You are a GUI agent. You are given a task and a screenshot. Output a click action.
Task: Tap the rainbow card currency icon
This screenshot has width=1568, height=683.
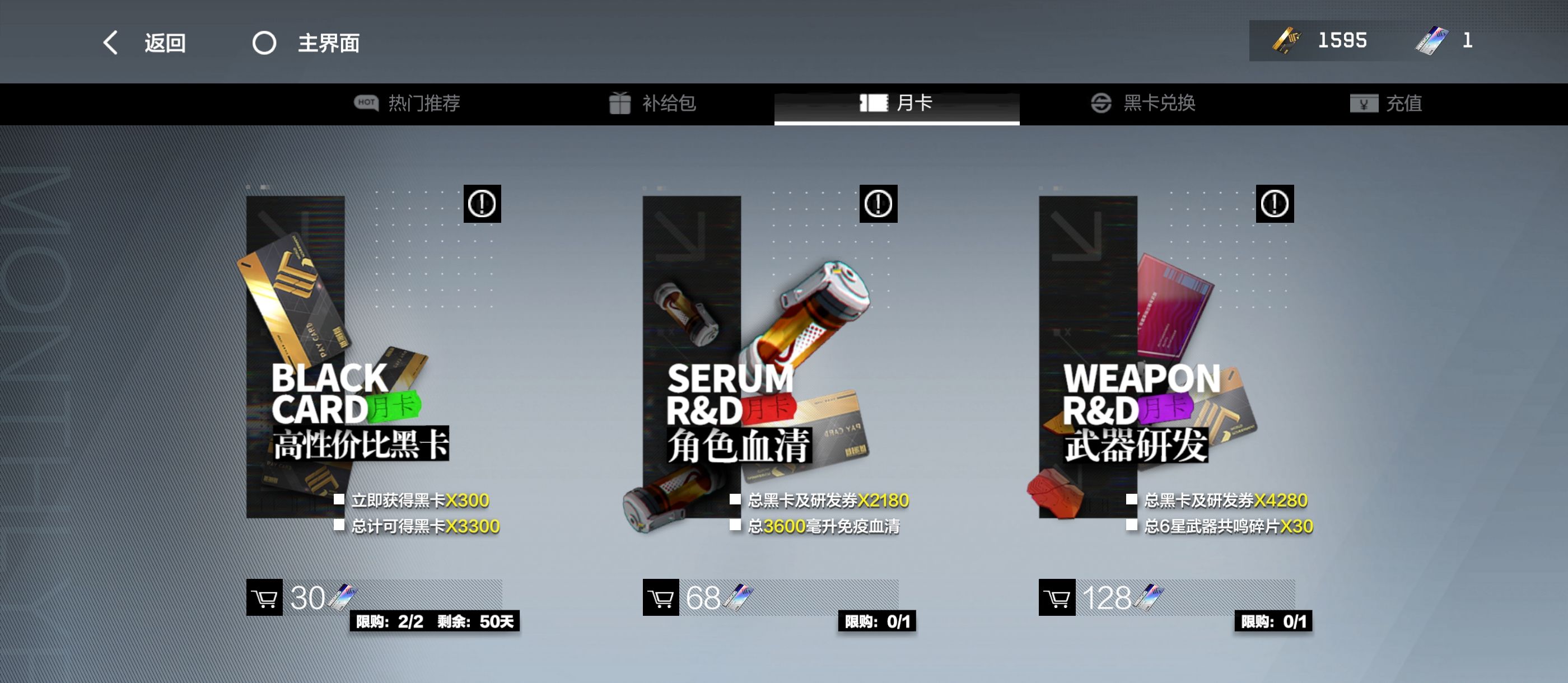click(x=1432, y=41)
